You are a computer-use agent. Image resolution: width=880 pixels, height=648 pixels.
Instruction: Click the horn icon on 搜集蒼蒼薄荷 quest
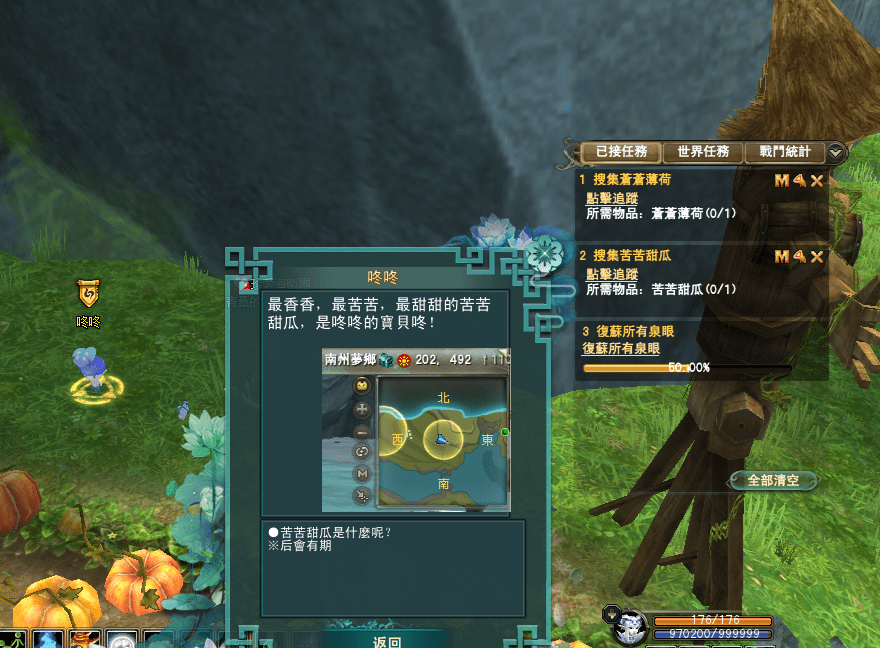800,181
